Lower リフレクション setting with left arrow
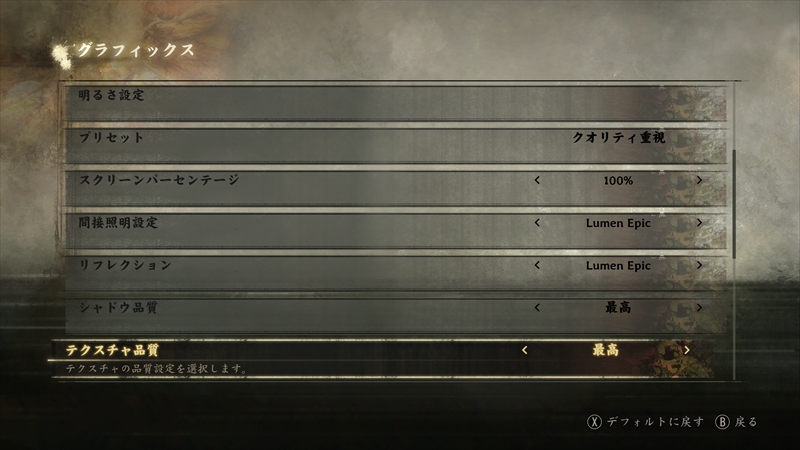Image resolution: width=800 pixels, height=450 pixels. [538, 265]
